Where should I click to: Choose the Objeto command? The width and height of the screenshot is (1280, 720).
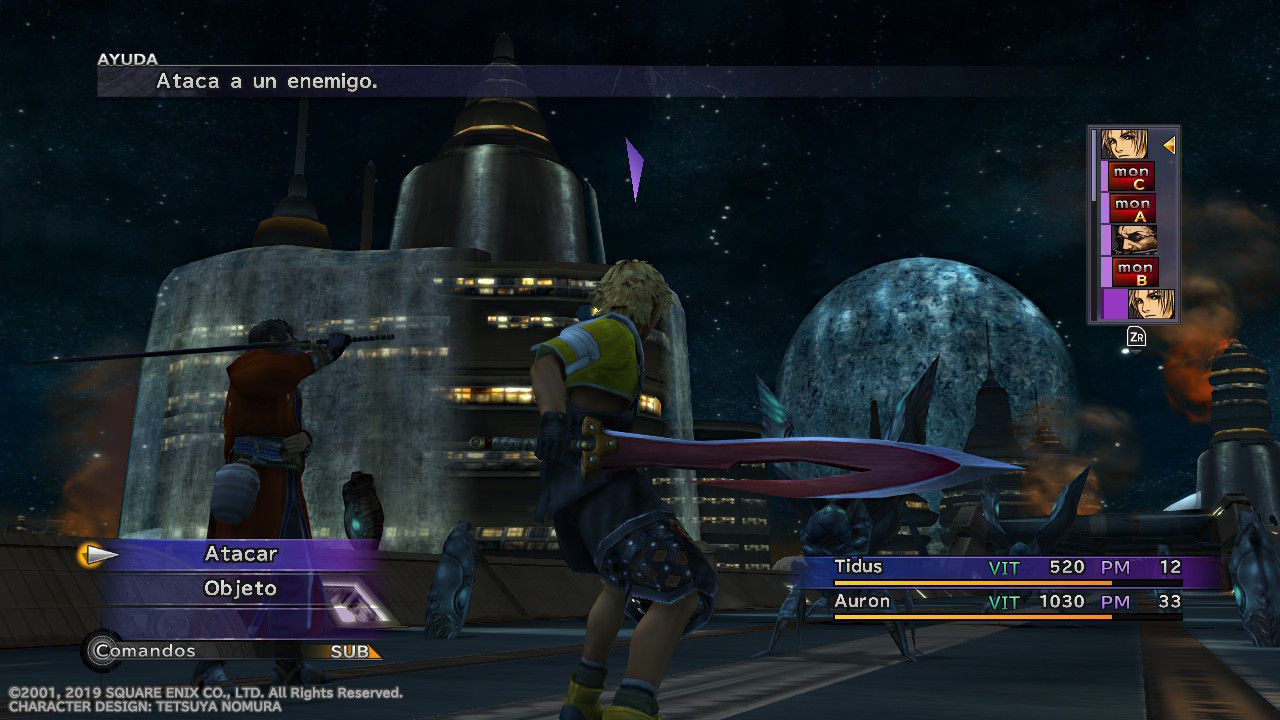tap(241, 588)
